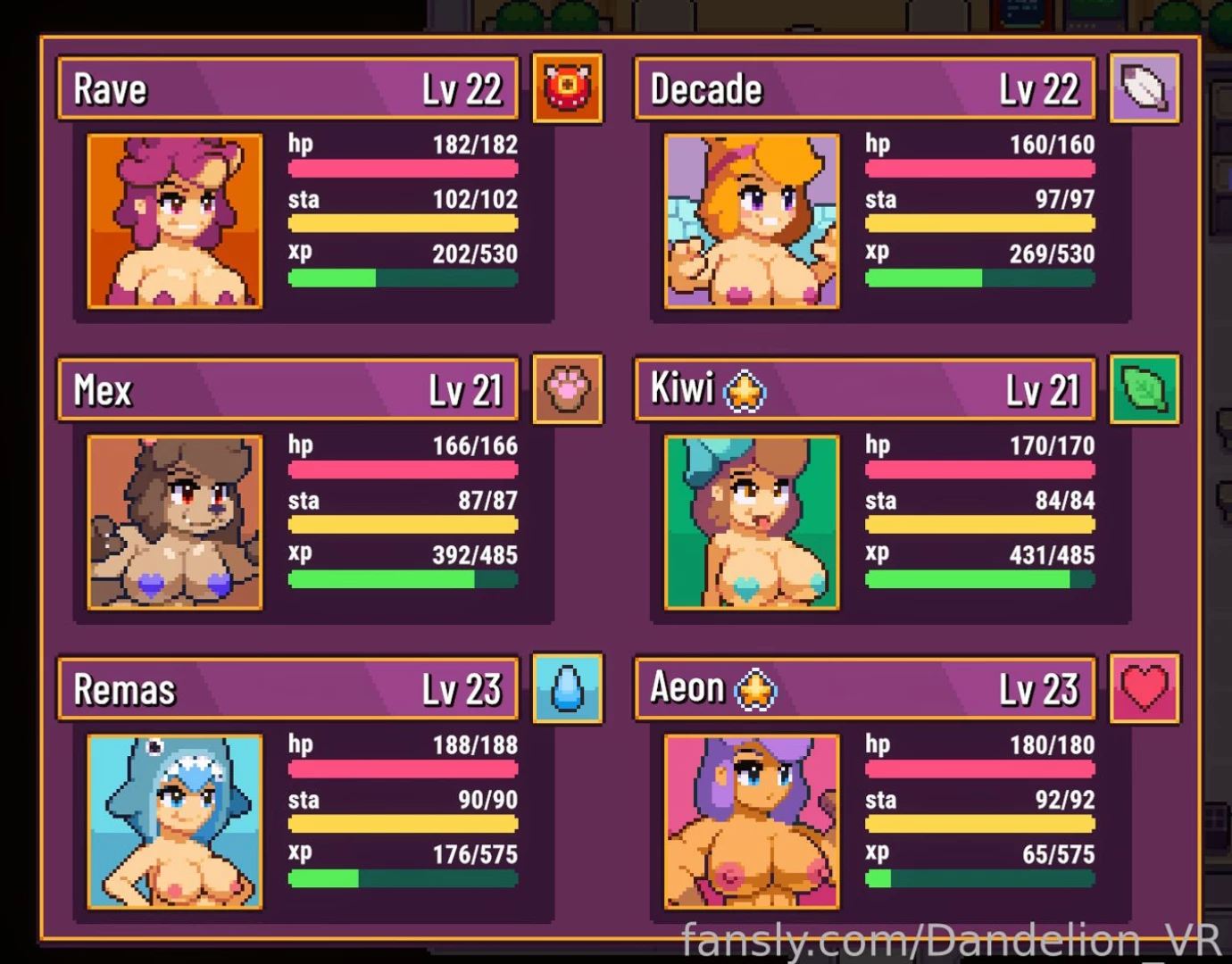Select Kiwi's character portrait
Screen dimensions: 1232x964
(x=750, y=522)
